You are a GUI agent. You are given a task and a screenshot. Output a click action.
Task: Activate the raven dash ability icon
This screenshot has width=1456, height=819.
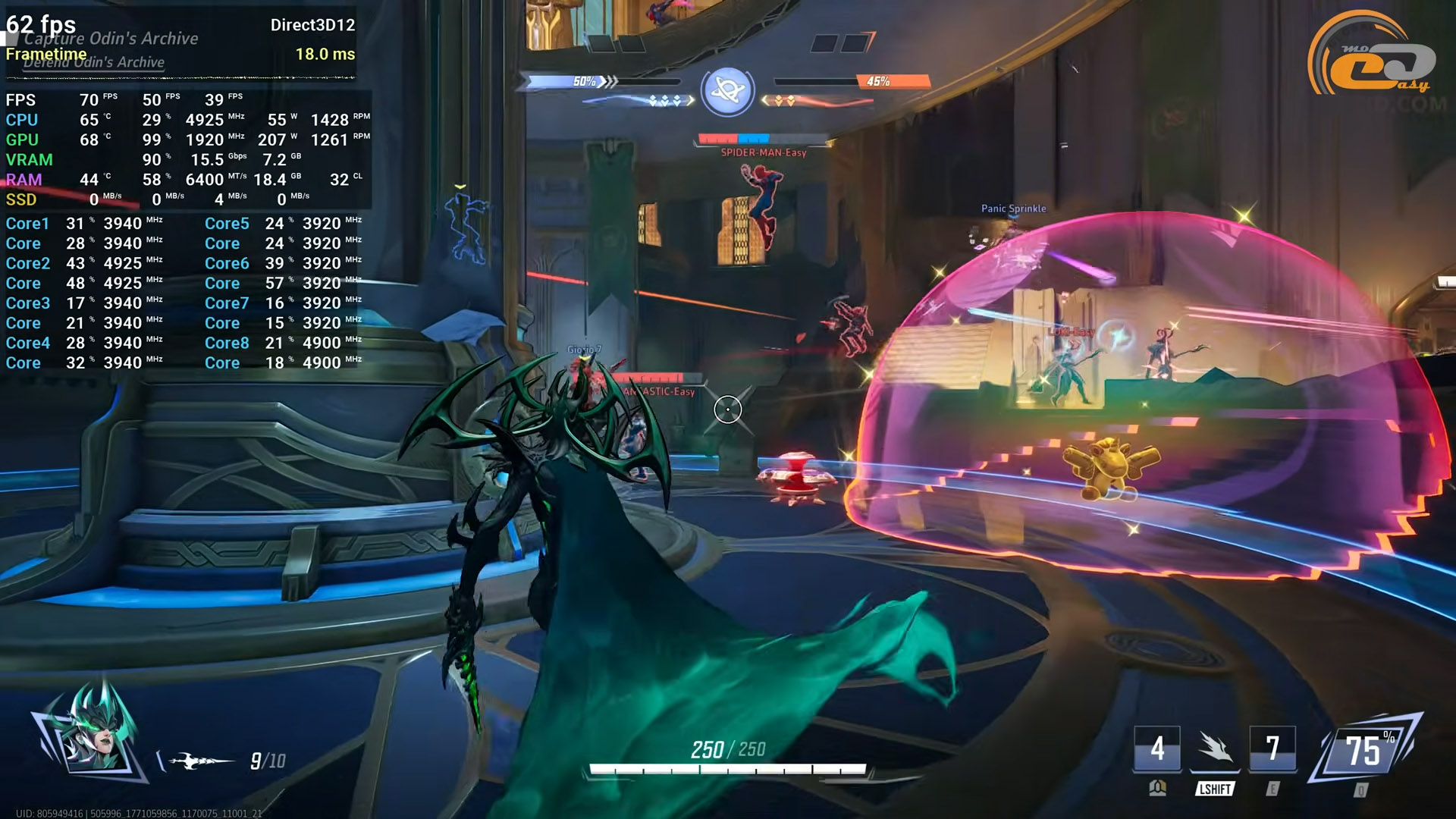click(1215, 749)
